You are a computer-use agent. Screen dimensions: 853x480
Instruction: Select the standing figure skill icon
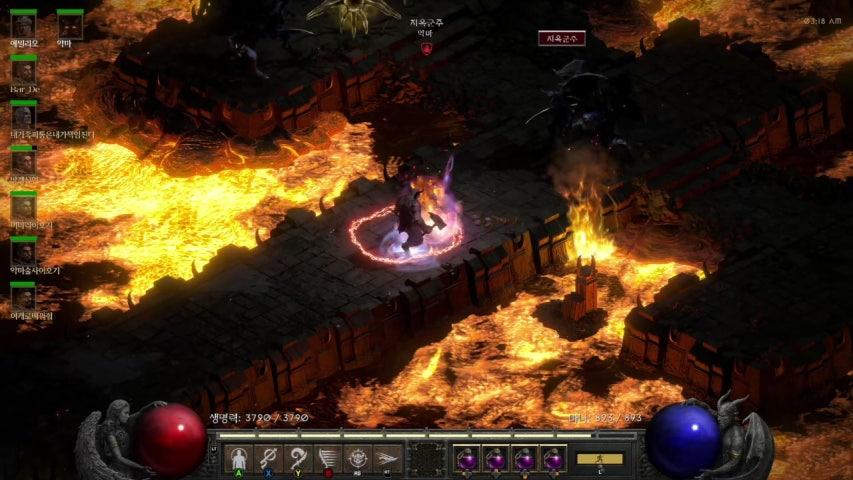click(x=238, y=458)
